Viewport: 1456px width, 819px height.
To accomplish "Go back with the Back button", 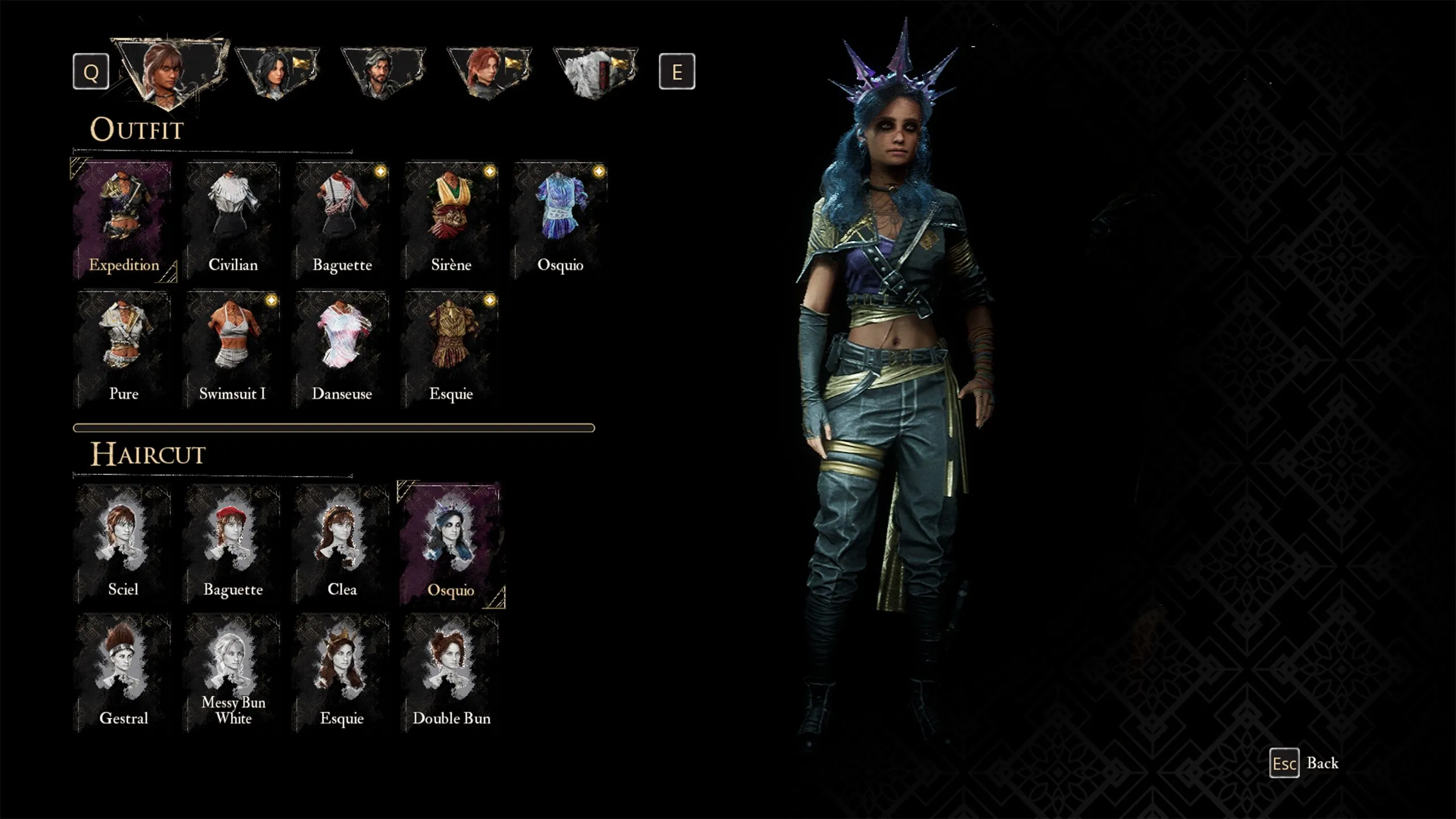I will coord(1305,763).
